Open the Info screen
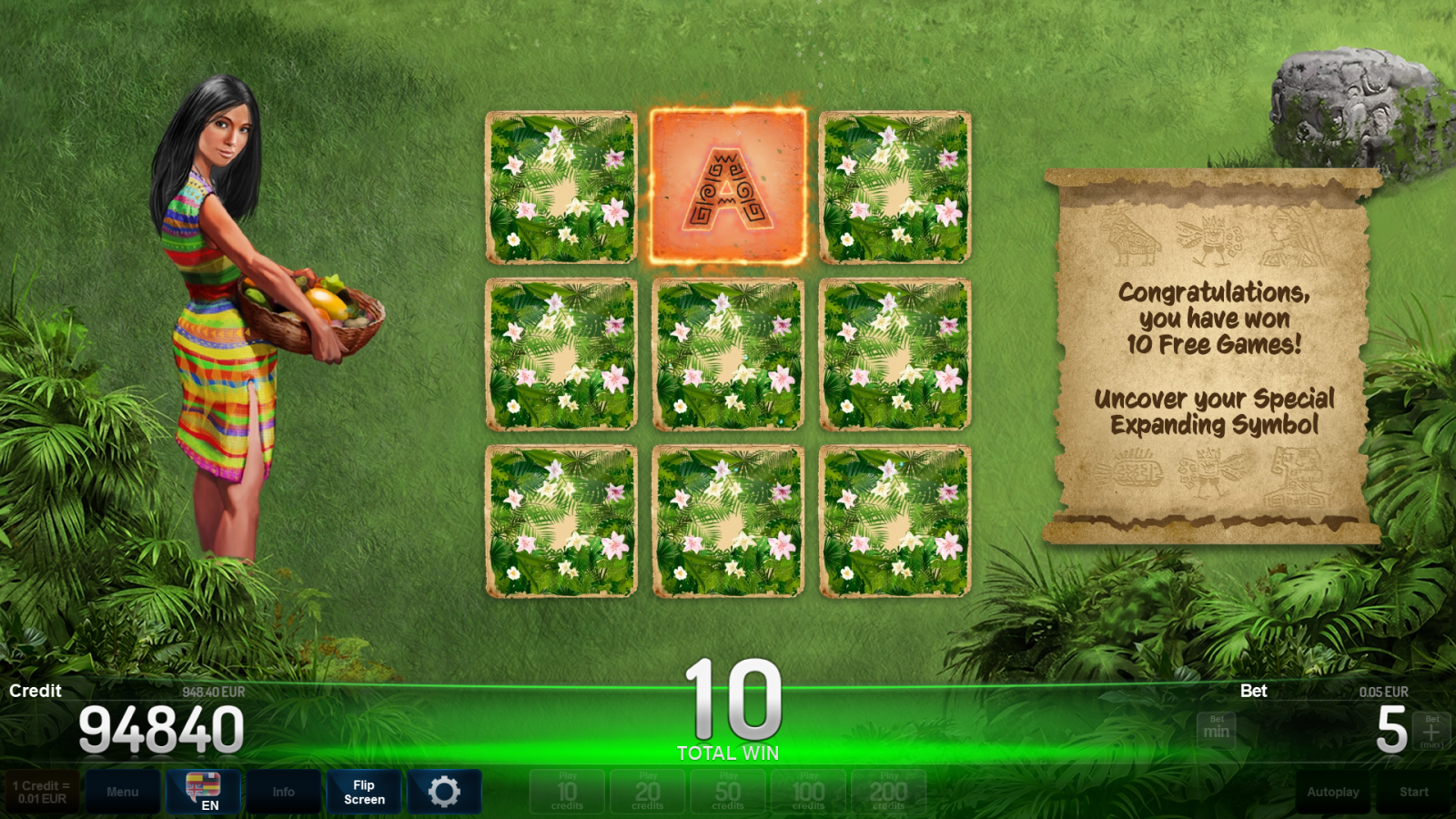This screenshot has height=819, width=1456. 283,792
